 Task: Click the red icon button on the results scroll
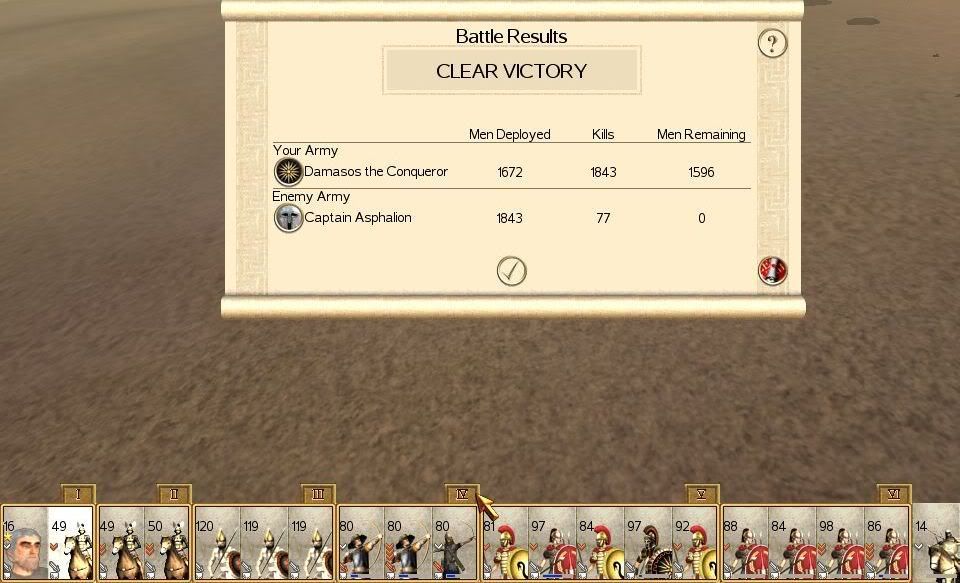pyautogui.click(x=772, y=271)
